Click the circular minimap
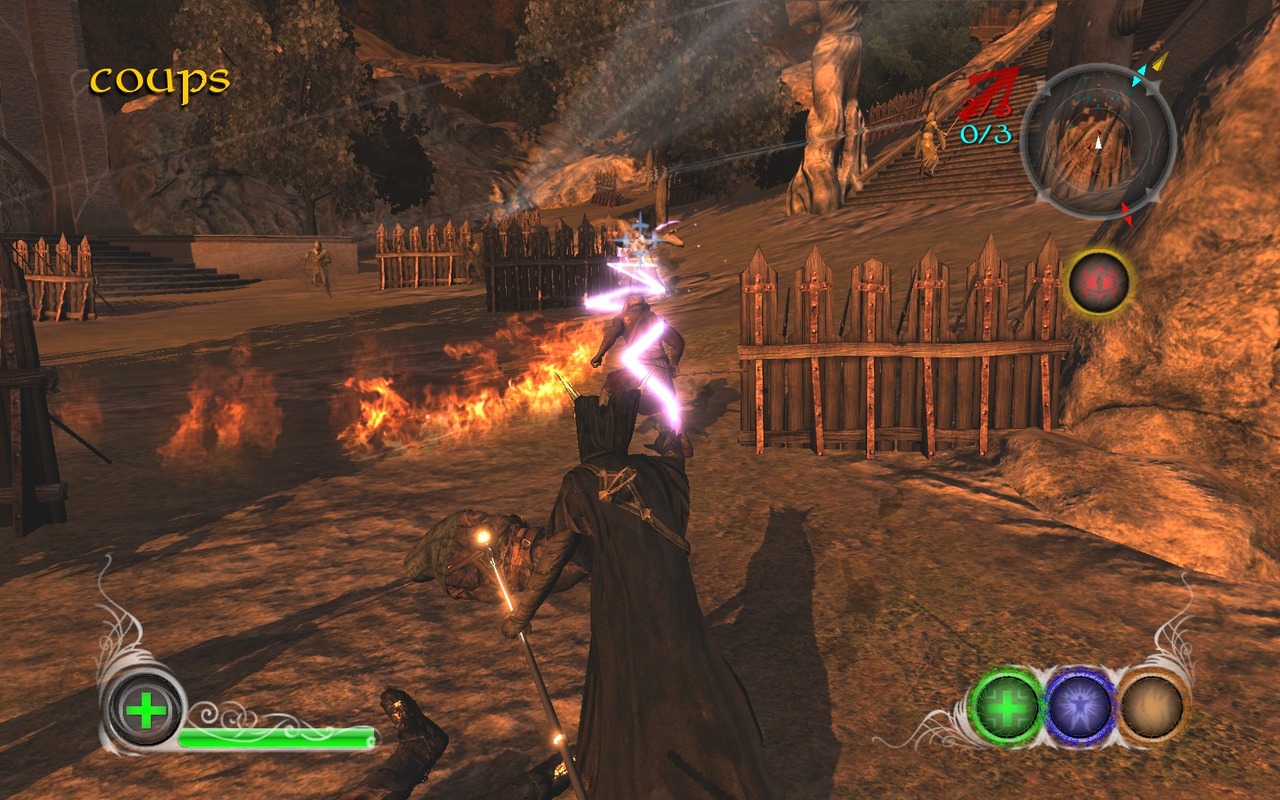1280x800 pixels. click(x=1098, y=140)
